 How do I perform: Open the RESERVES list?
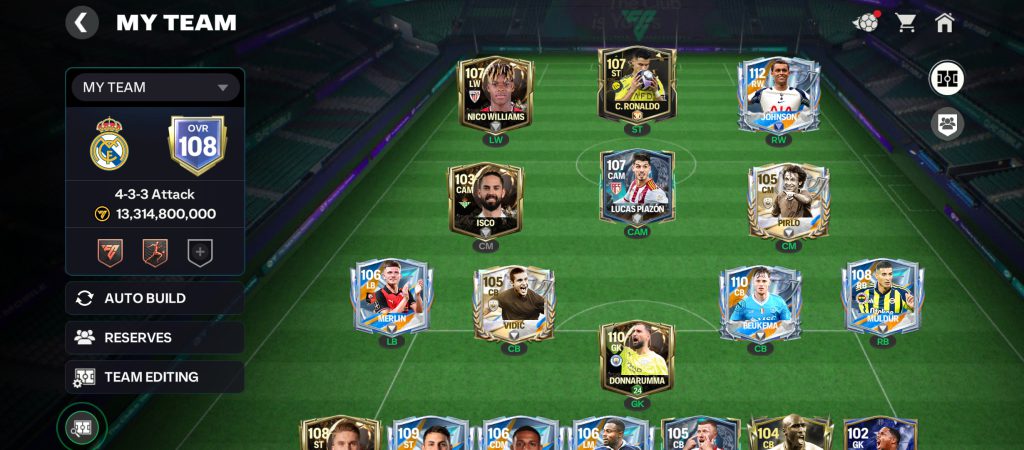pyautogui.click(x=155, y=338)
